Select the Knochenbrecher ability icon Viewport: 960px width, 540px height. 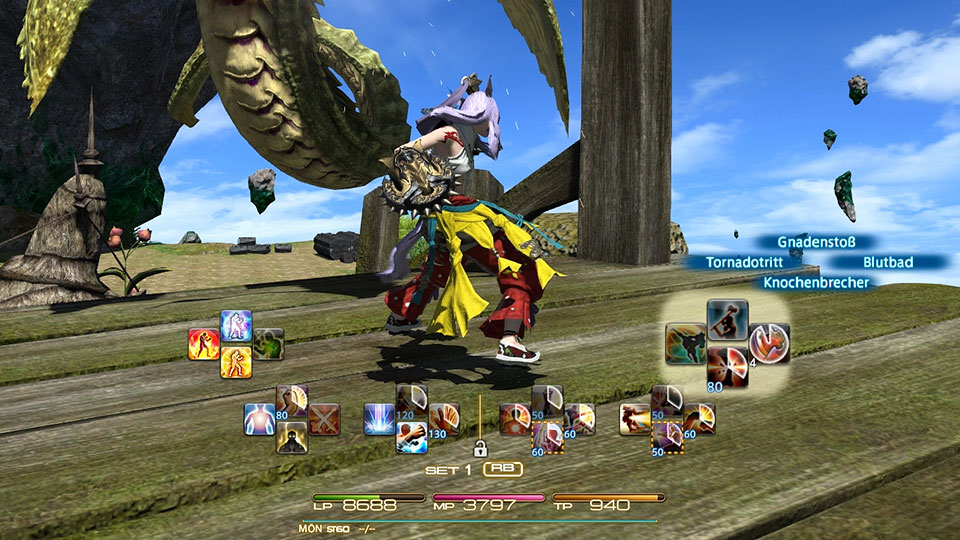[x=727, y=367]
